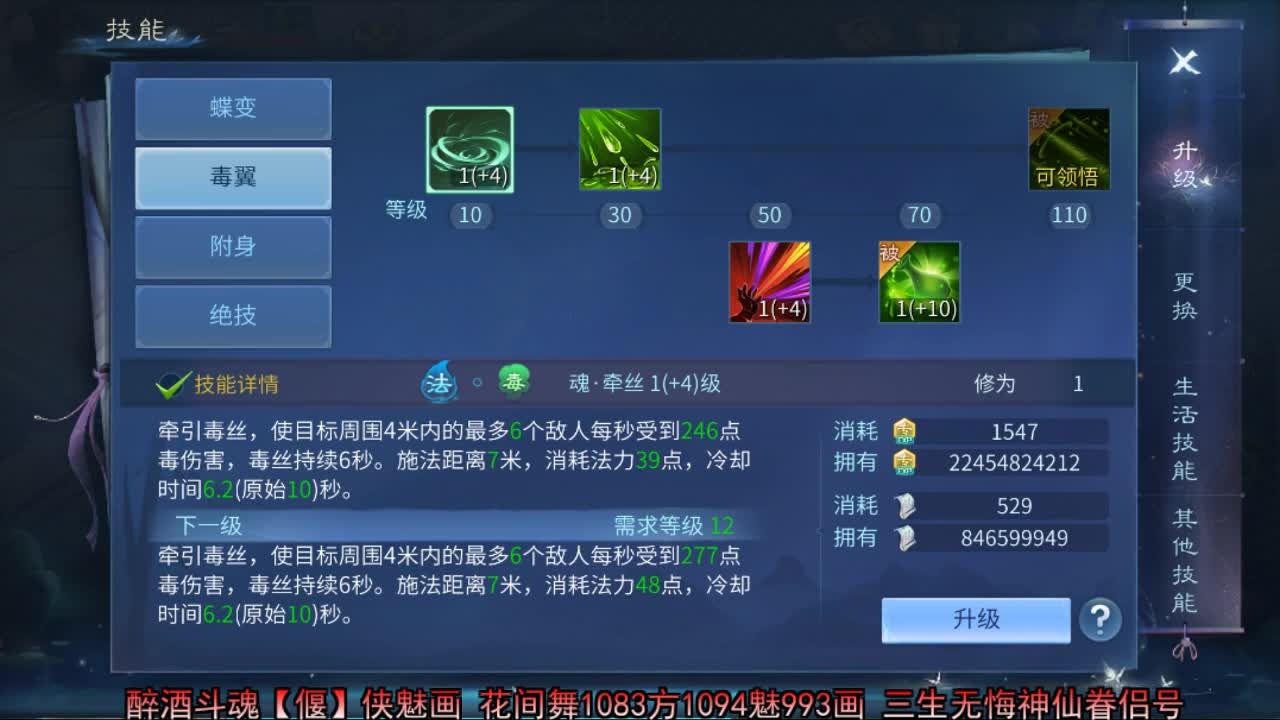Click the gold currency icon next to 消耗
1280x720 pixels.
(906, 431)
